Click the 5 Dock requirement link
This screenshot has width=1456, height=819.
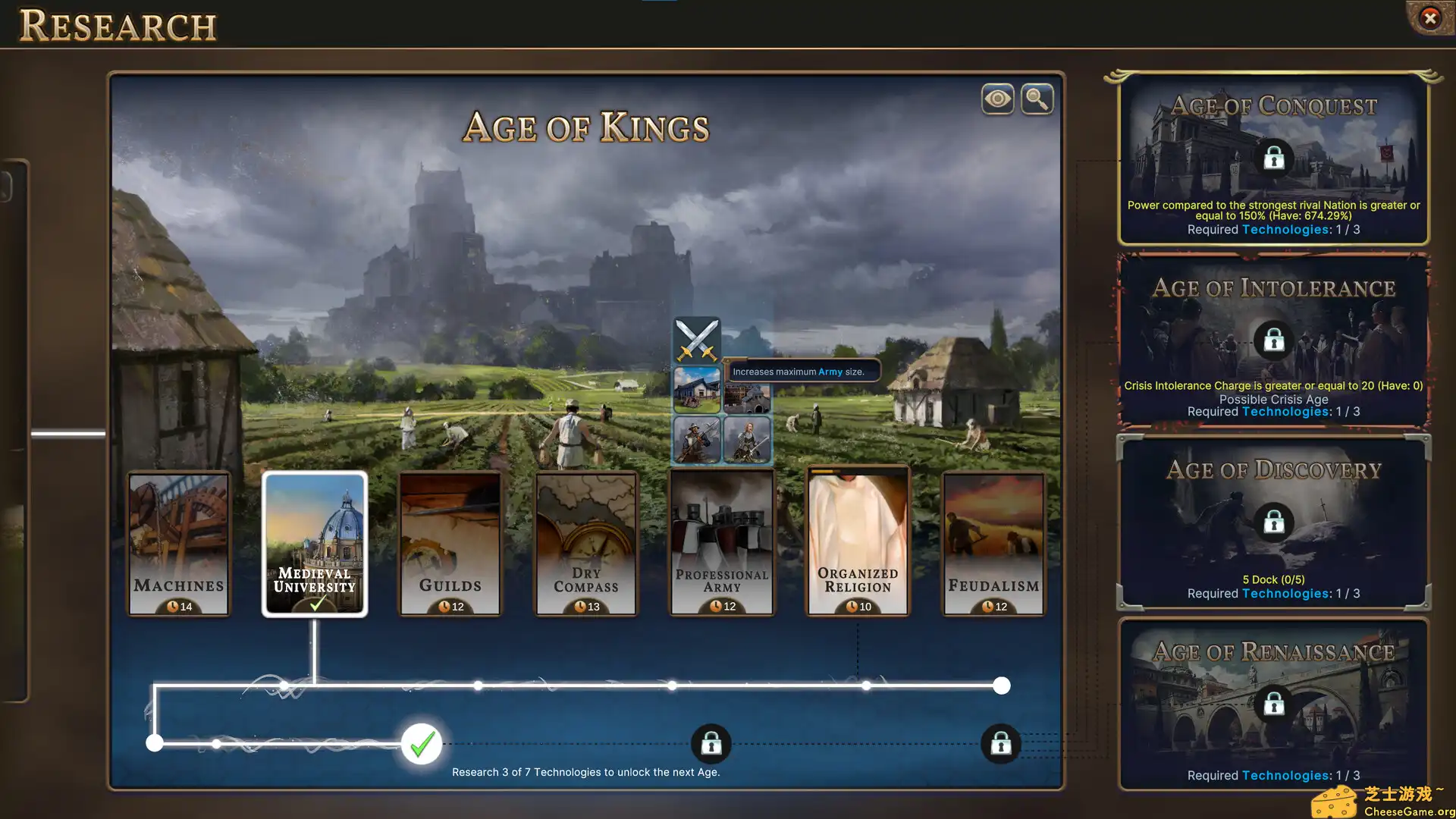1272,579
